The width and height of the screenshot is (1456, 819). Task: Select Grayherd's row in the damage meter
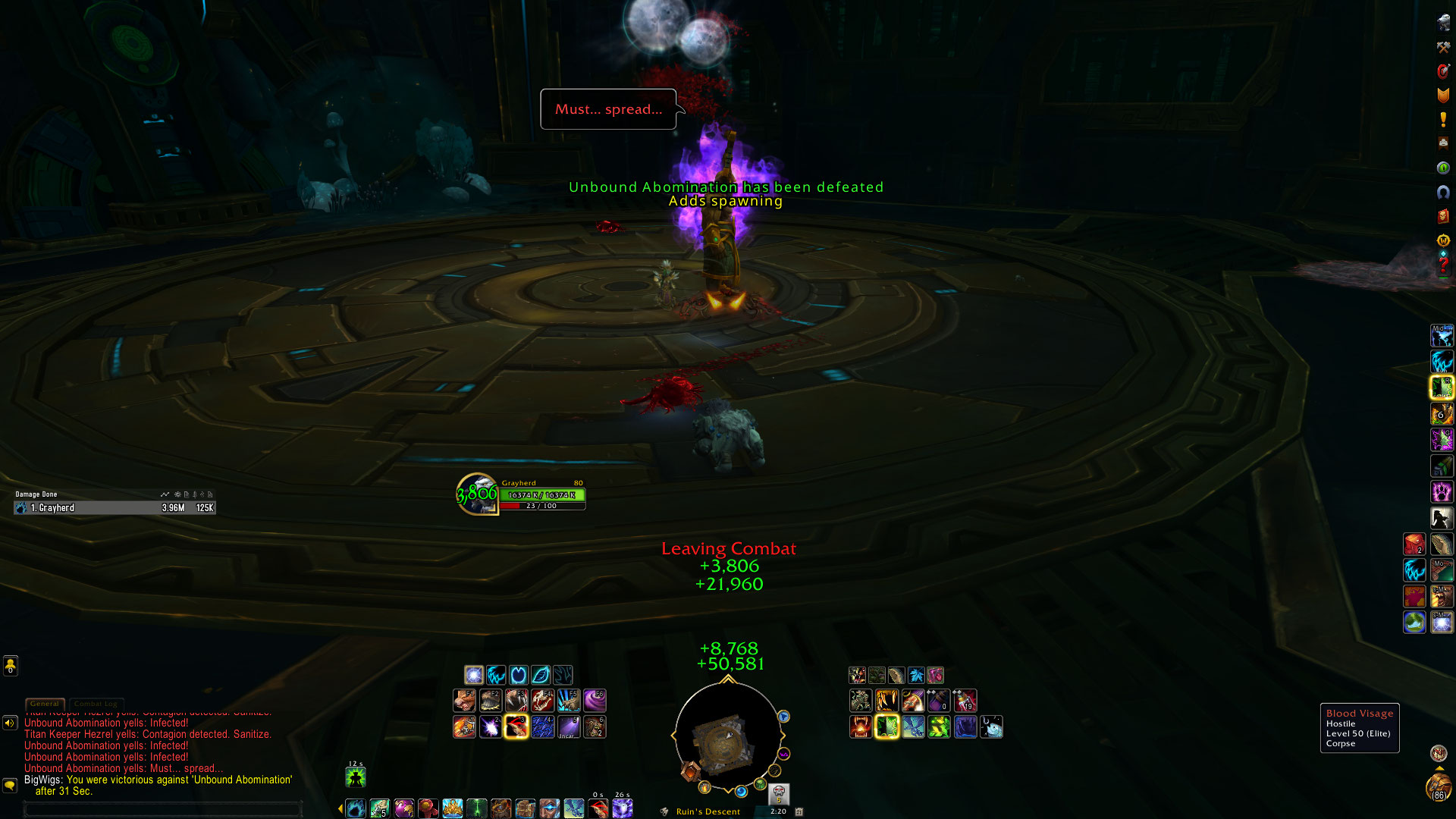(114, 508)
